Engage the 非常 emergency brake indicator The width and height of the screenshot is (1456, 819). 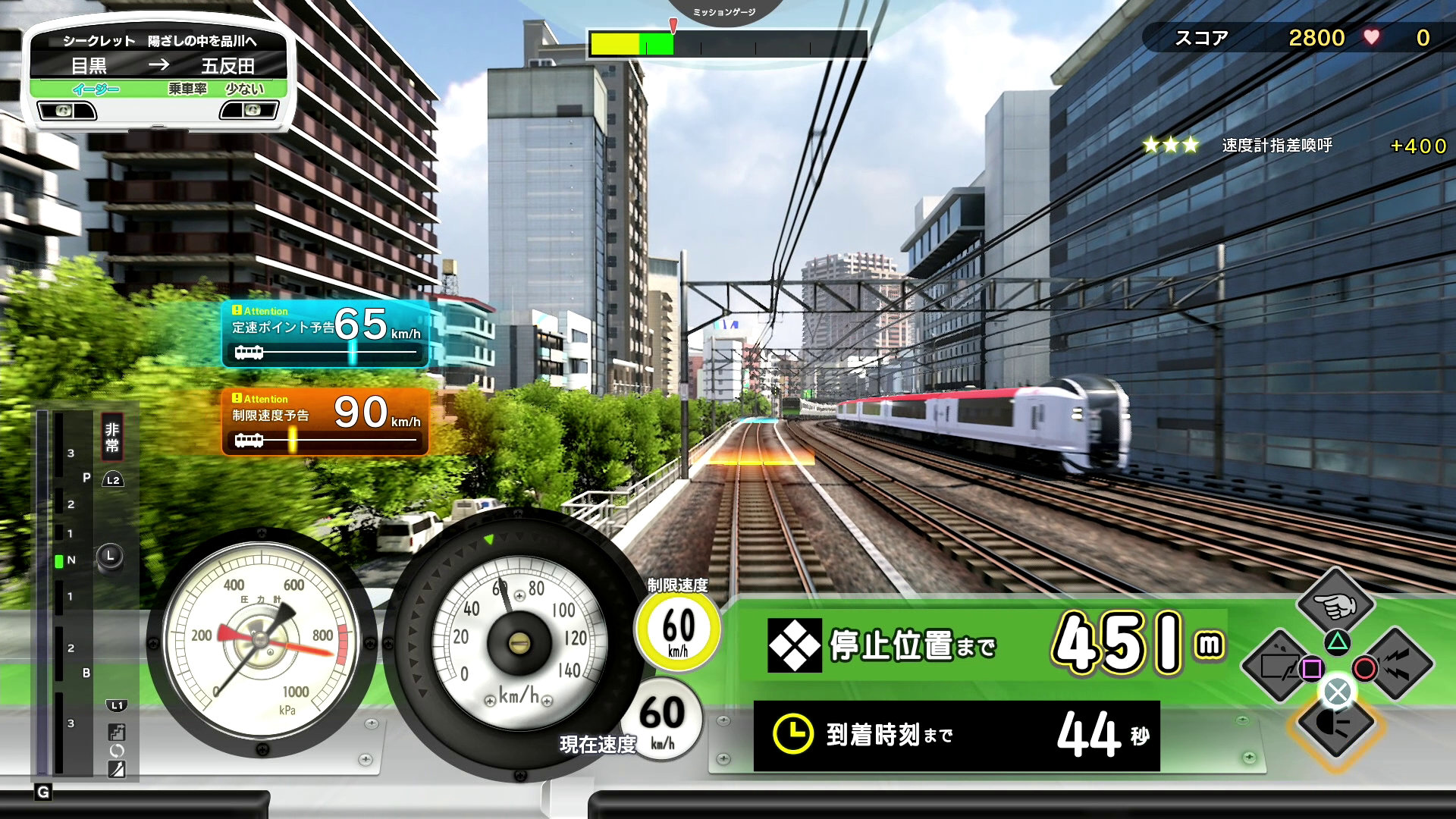coord(112,438)
